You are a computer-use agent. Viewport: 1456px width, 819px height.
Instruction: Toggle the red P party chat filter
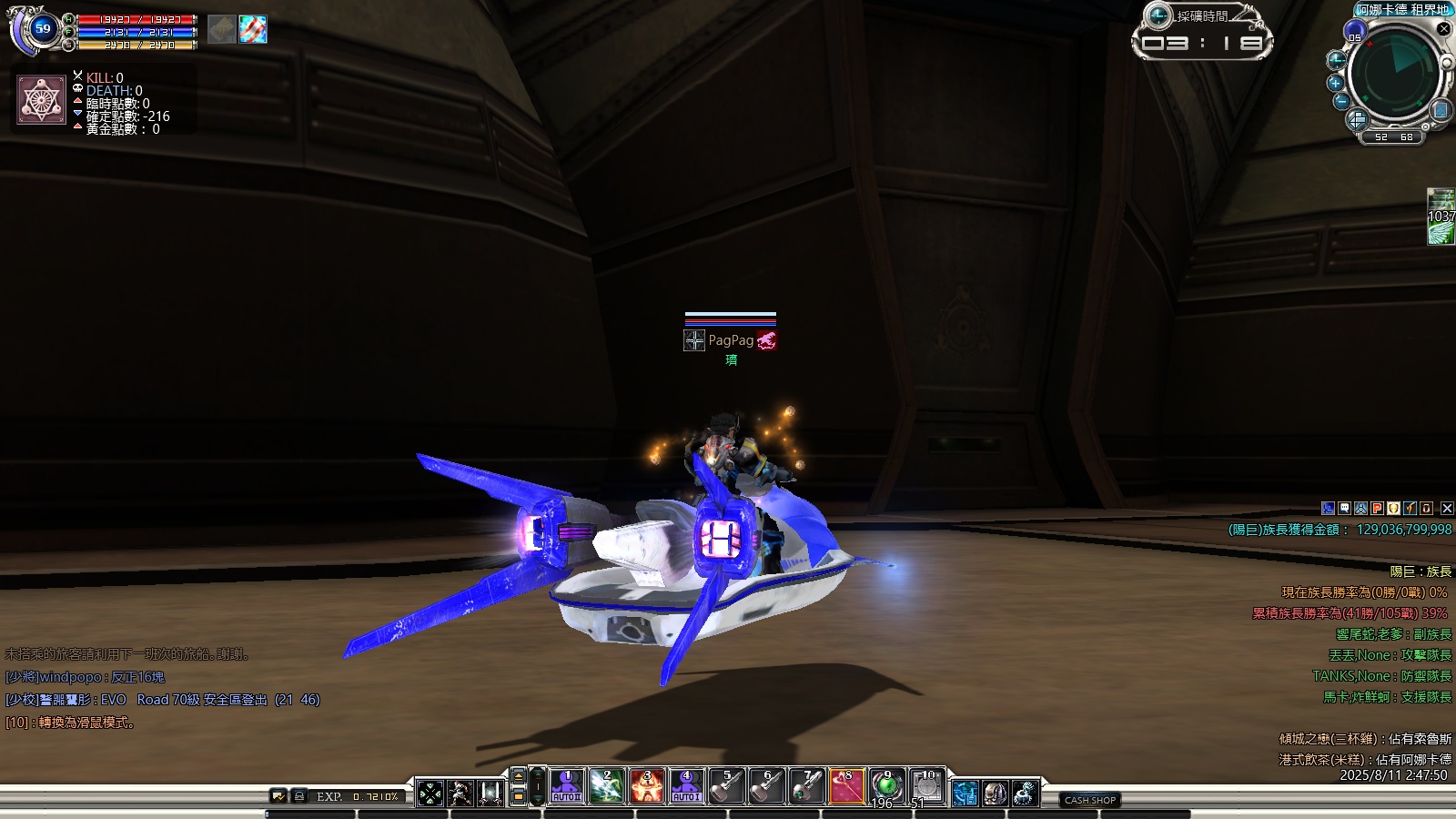click(1378, 509)
